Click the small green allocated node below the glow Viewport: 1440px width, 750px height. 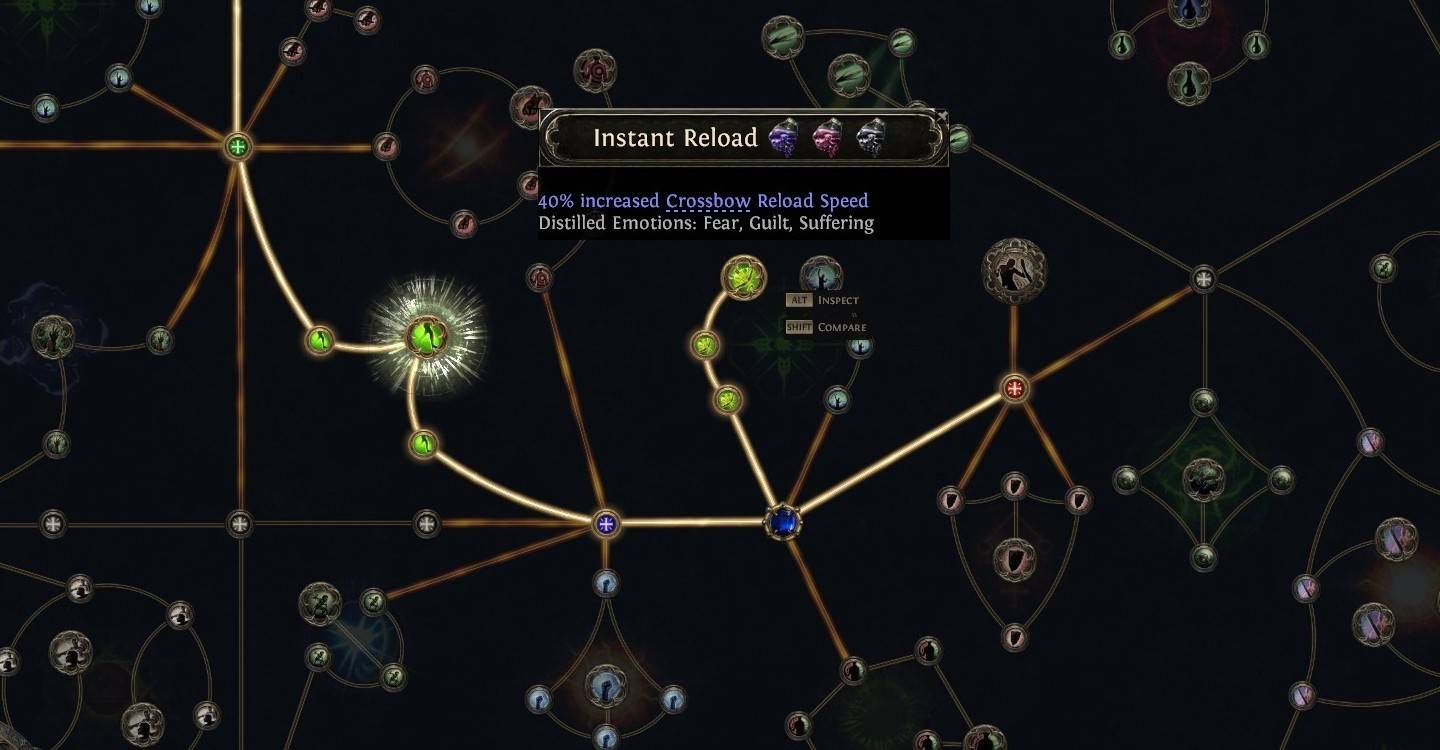point(423,444)
